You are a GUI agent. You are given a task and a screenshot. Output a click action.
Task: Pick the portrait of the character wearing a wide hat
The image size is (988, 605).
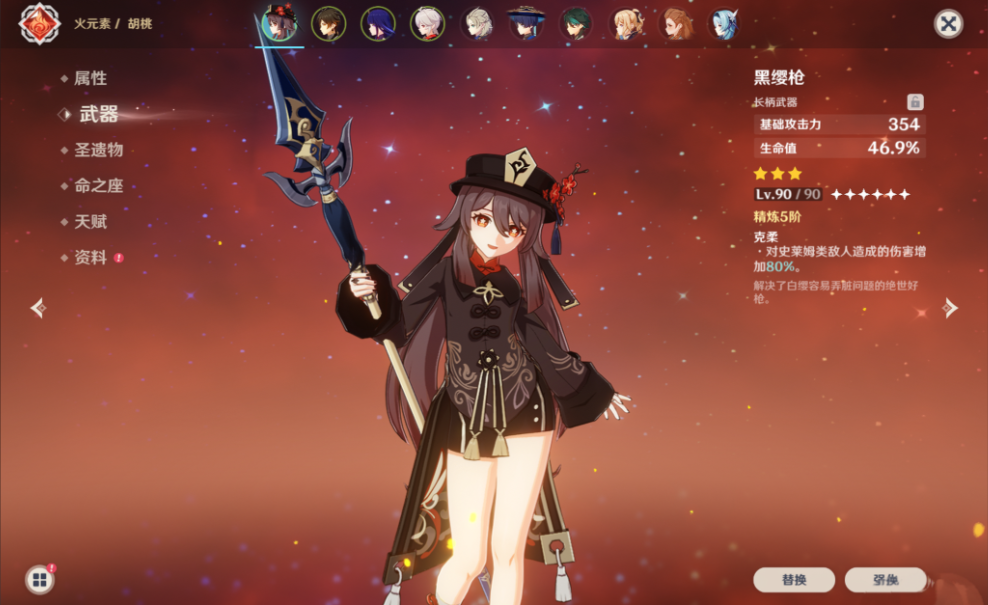pos(525,23)
